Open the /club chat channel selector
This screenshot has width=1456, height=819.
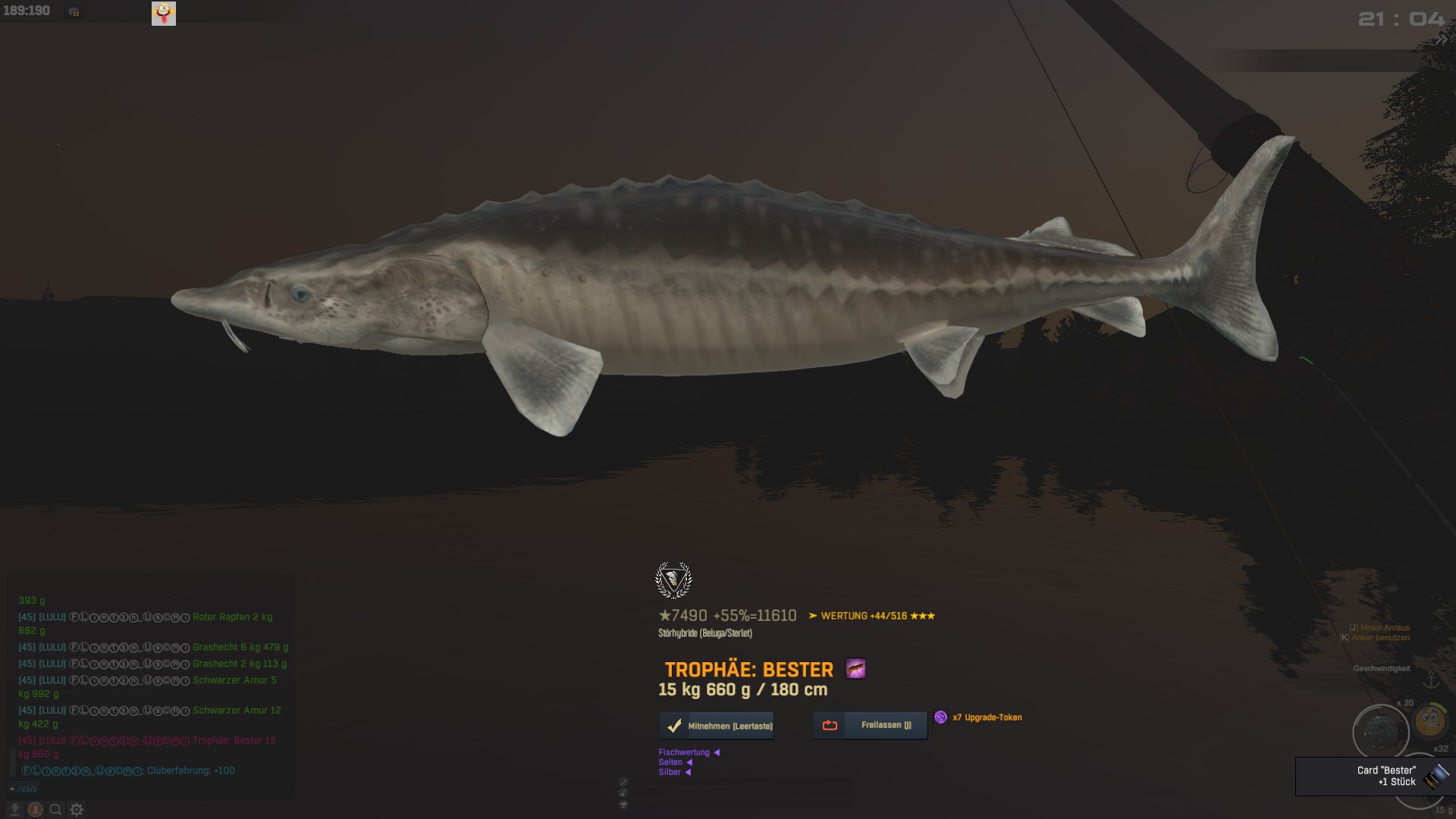(24, 789)
